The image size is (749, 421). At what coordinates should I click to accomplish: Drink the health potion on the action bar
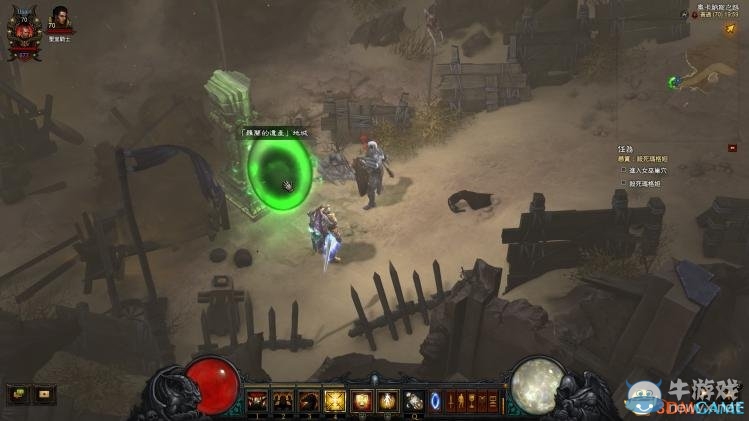(413, 401)
